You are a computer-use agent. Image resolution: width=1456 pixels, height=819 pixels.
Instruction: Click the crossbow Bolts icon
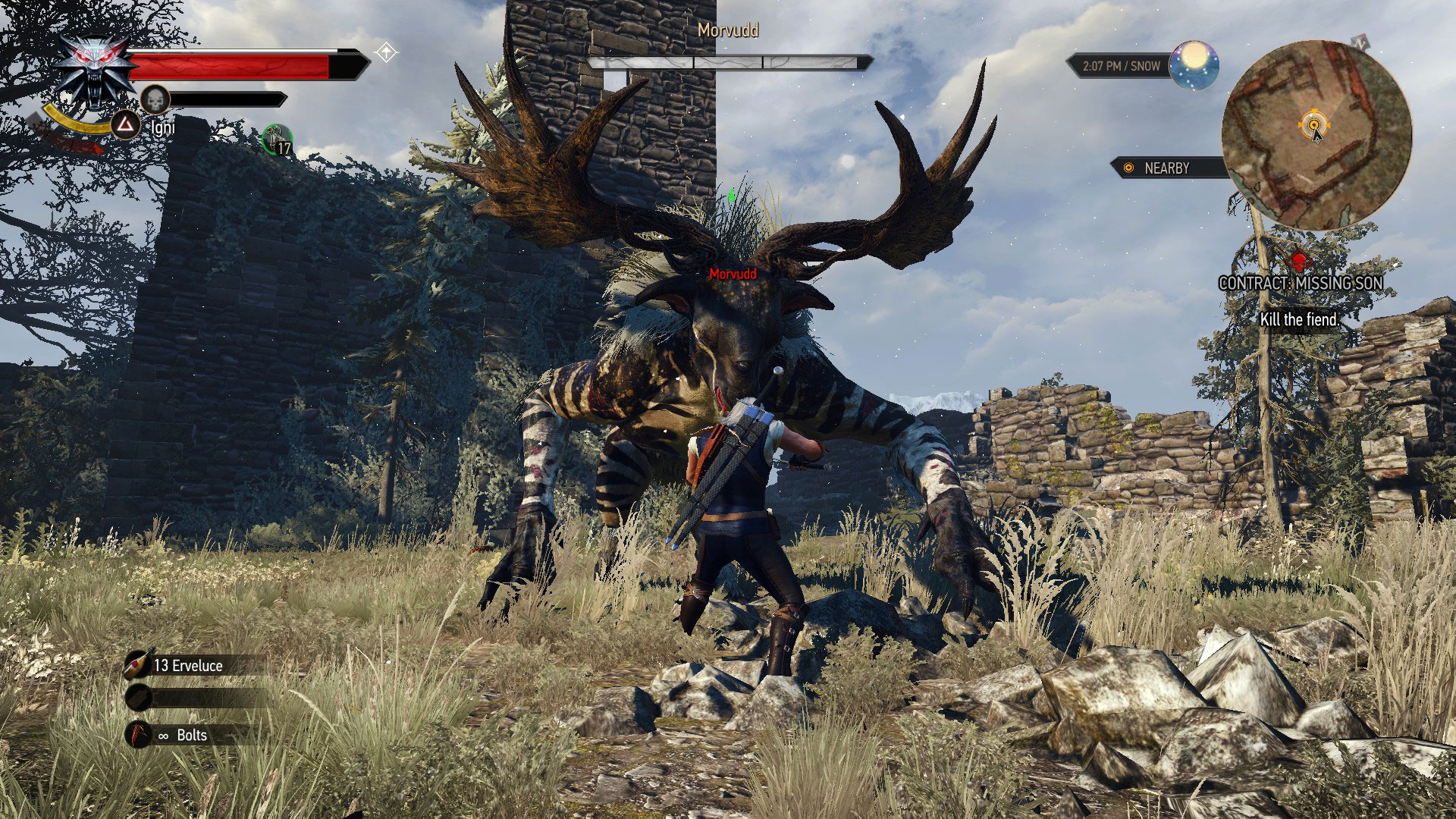pyautogui.click(x=137, y=735)
